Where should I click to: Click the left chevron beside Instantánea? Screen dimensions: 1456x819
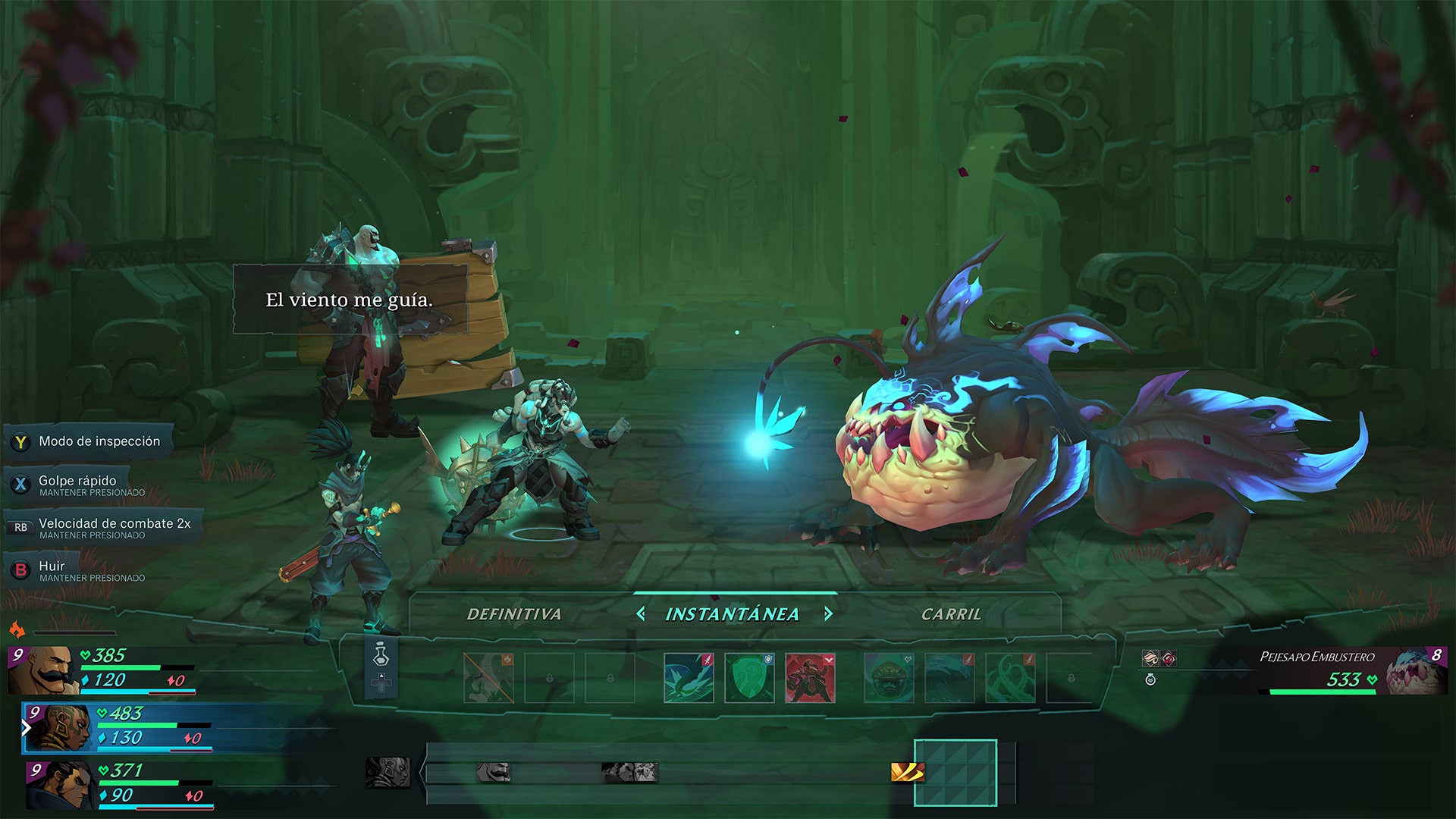(643, 614)
